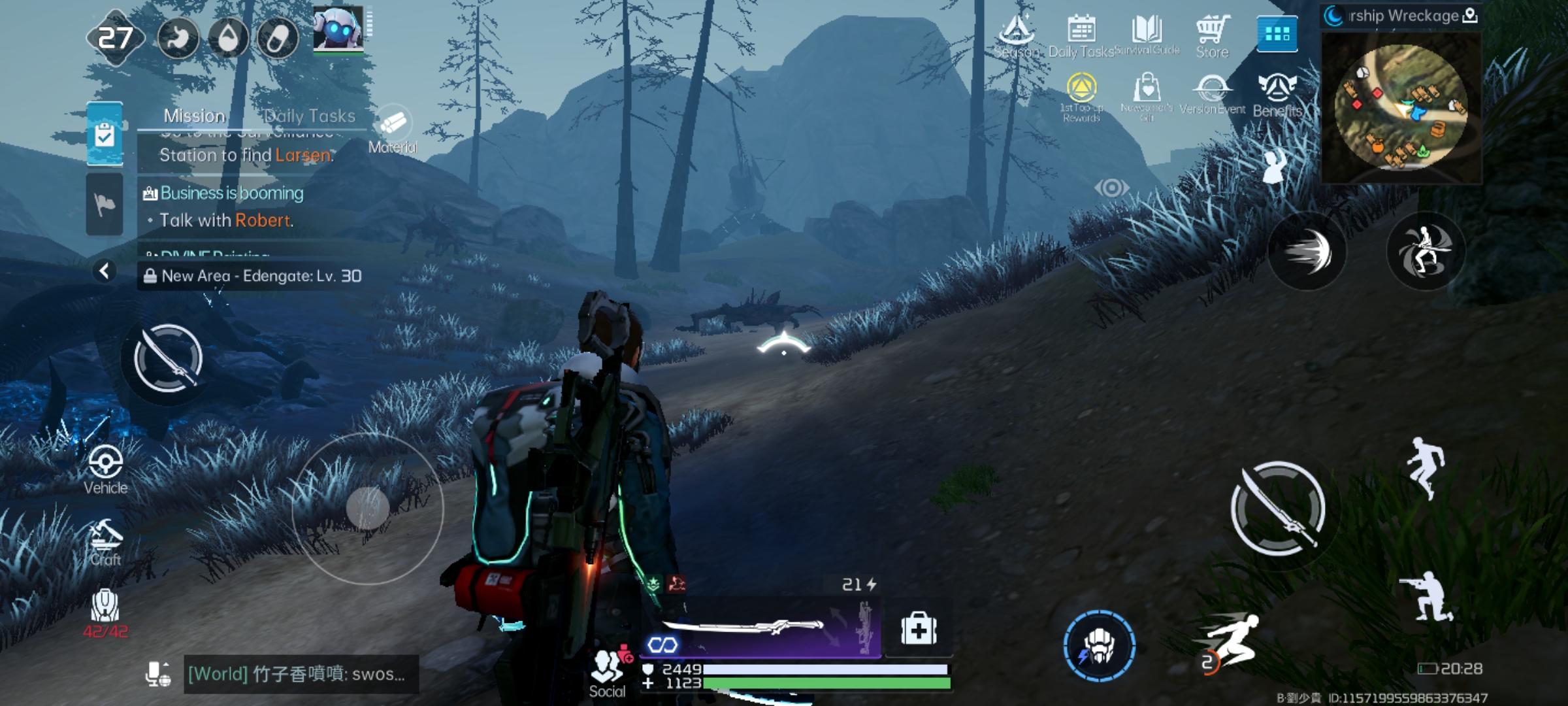Open the Benefits menu
The width and height of the screenshot is (1568, 706).
(x=1277, y=95)
